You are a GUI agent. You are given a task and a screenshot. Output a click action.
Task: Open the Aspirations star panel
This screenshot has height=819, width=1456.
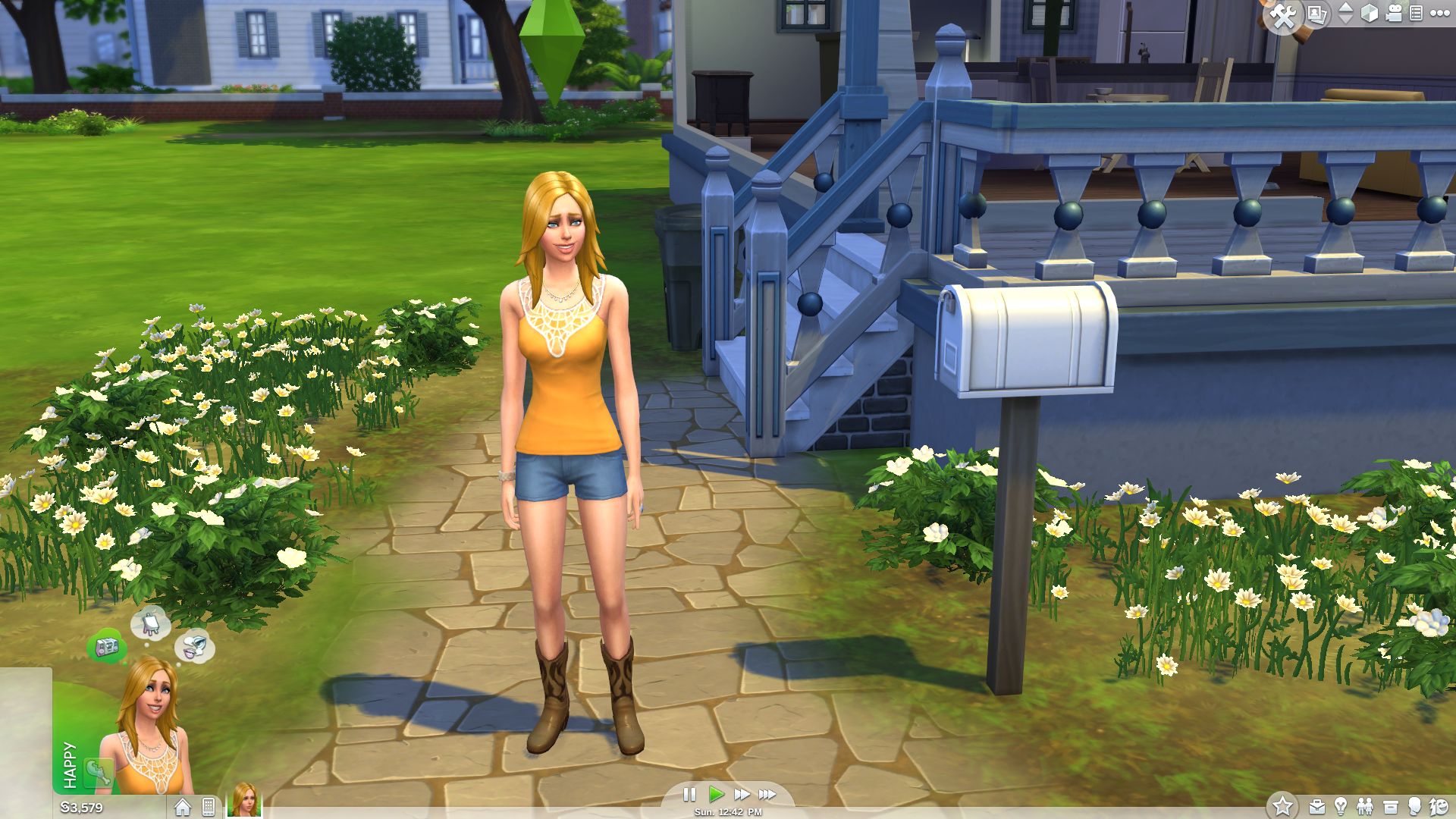(1282, 805)
